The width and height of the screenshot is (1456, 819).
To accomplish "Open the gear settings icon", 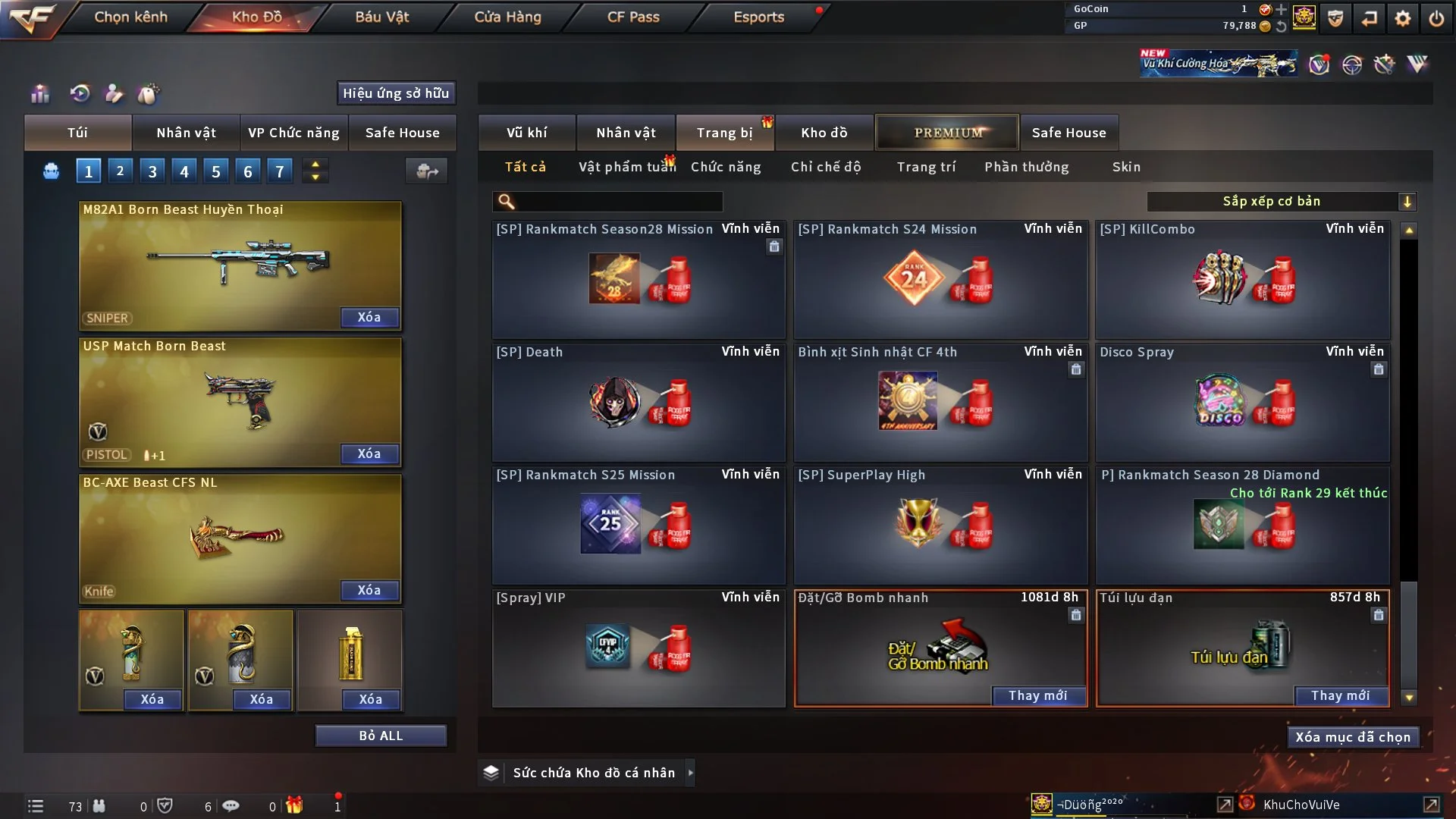I will pyautogui.click(x=1403, y=18).
